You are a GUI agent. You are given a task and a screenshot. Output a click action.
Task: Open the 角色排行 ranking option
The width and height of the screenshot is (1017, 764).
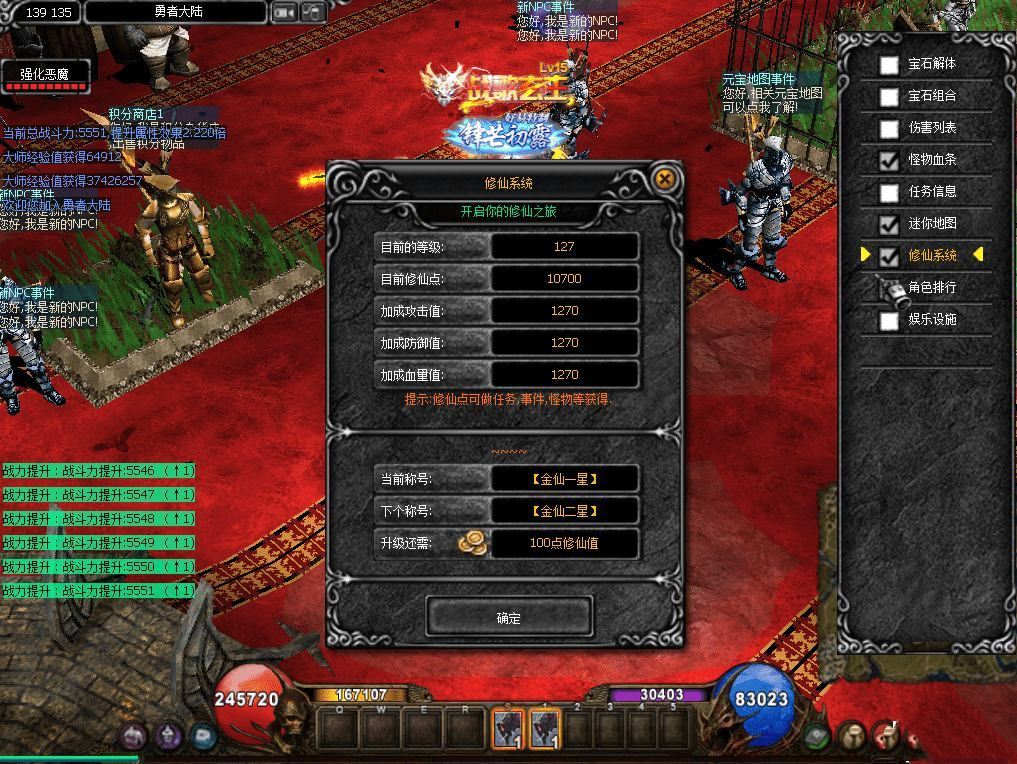pos(889,288)
